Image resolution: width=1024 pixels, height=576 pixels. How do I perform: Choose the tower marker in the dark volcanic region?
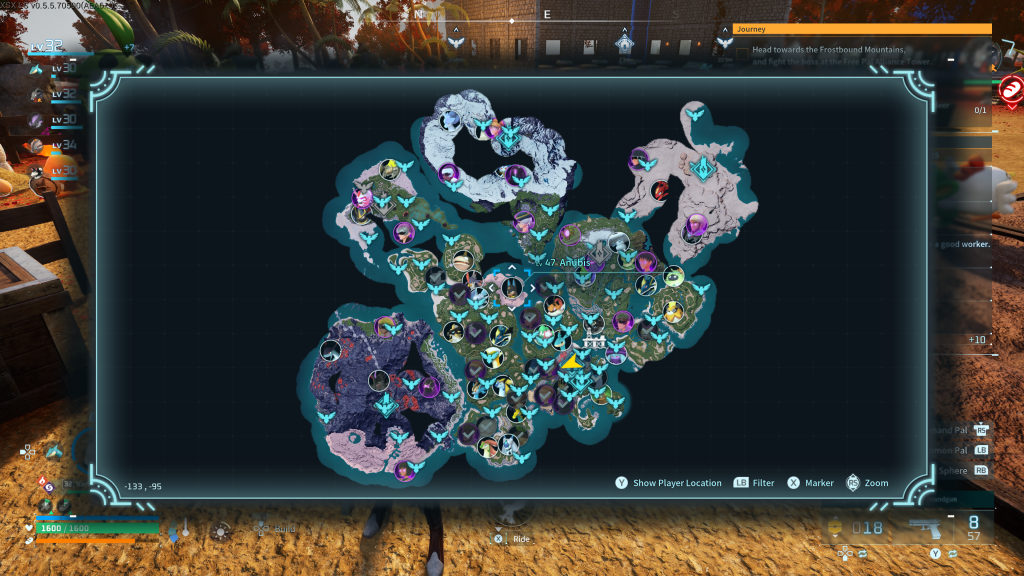tap(386, 403)
